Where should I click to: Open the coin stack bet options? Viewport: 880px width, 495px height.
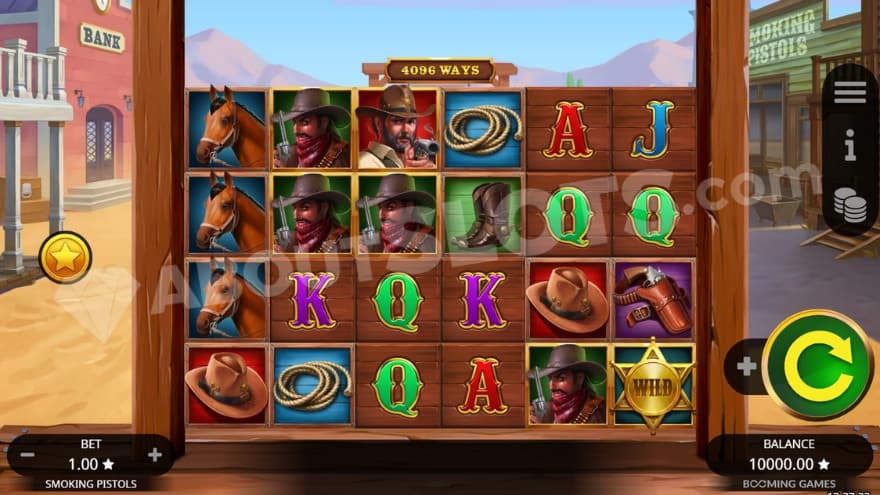click(x=849, y=202)
